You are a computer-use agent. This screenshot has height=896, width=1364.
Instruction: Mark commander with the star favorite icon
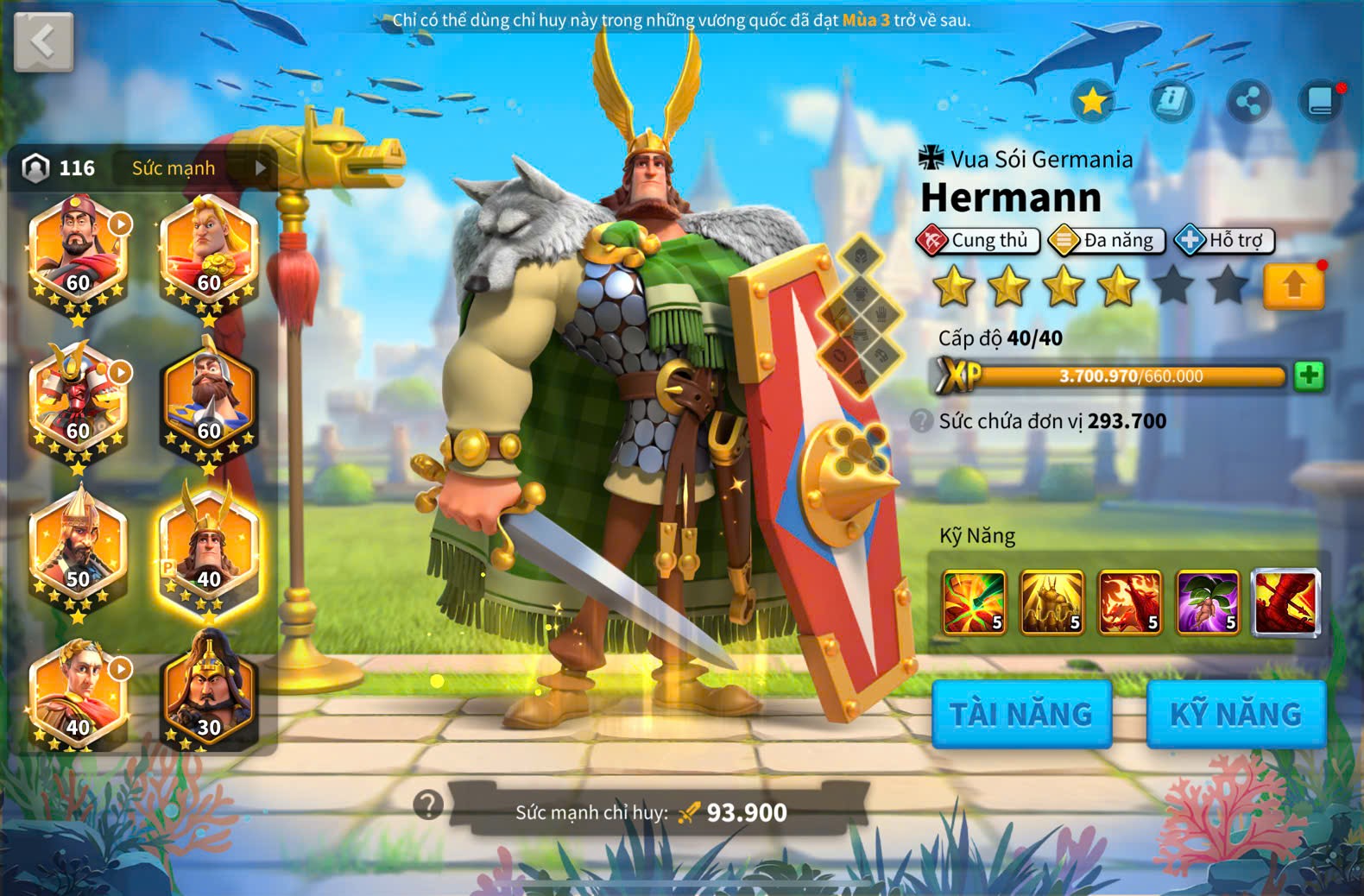[1093, 101]
